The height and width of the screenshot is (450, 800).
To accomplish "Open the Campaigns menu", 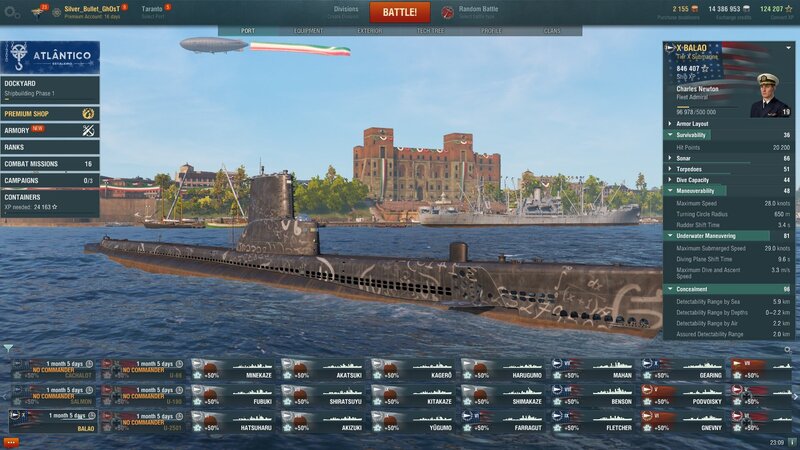I will [x=50, y=181].
